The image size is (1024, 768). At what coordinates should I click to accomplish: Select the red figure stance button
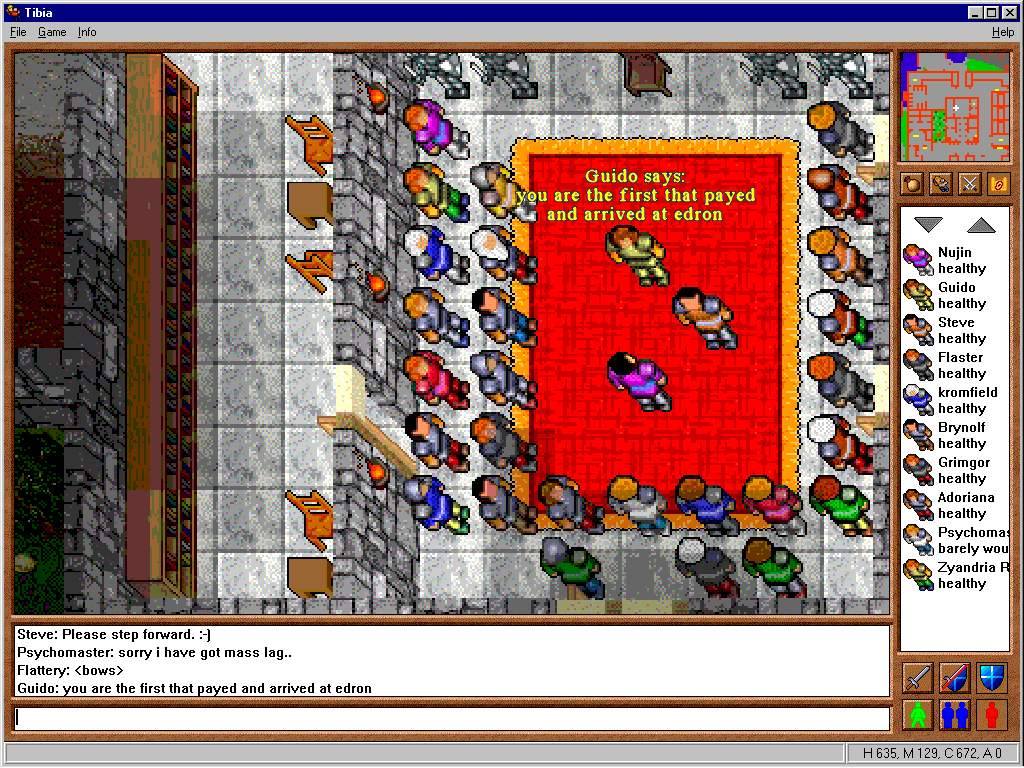[x=991, y=714]
